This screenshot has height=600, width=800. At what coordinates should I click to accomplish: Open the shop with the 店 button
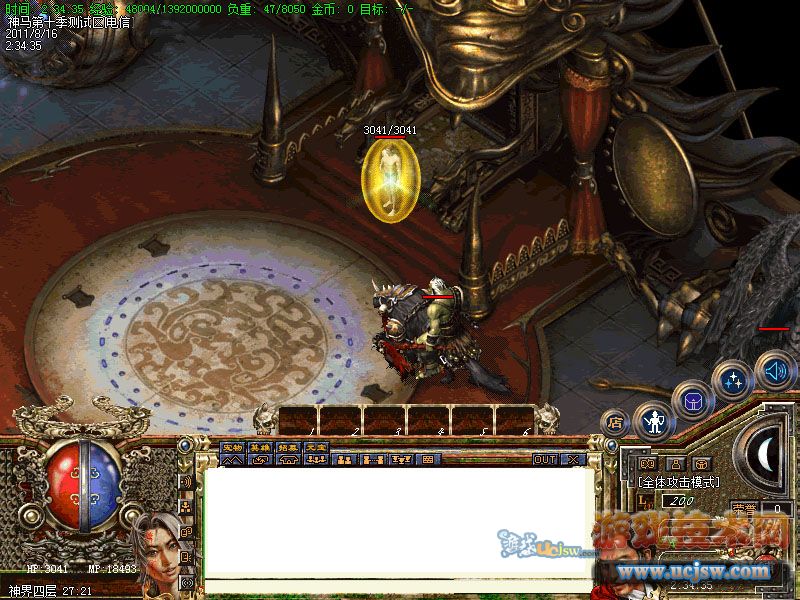click(616, 422)
